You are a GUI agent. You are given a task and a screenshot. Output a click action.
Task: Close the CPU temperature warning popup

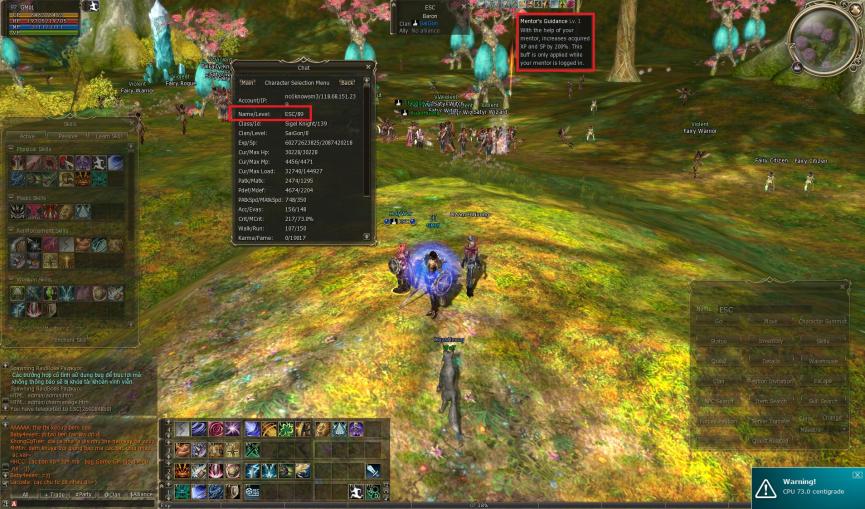tap(857, 474)
